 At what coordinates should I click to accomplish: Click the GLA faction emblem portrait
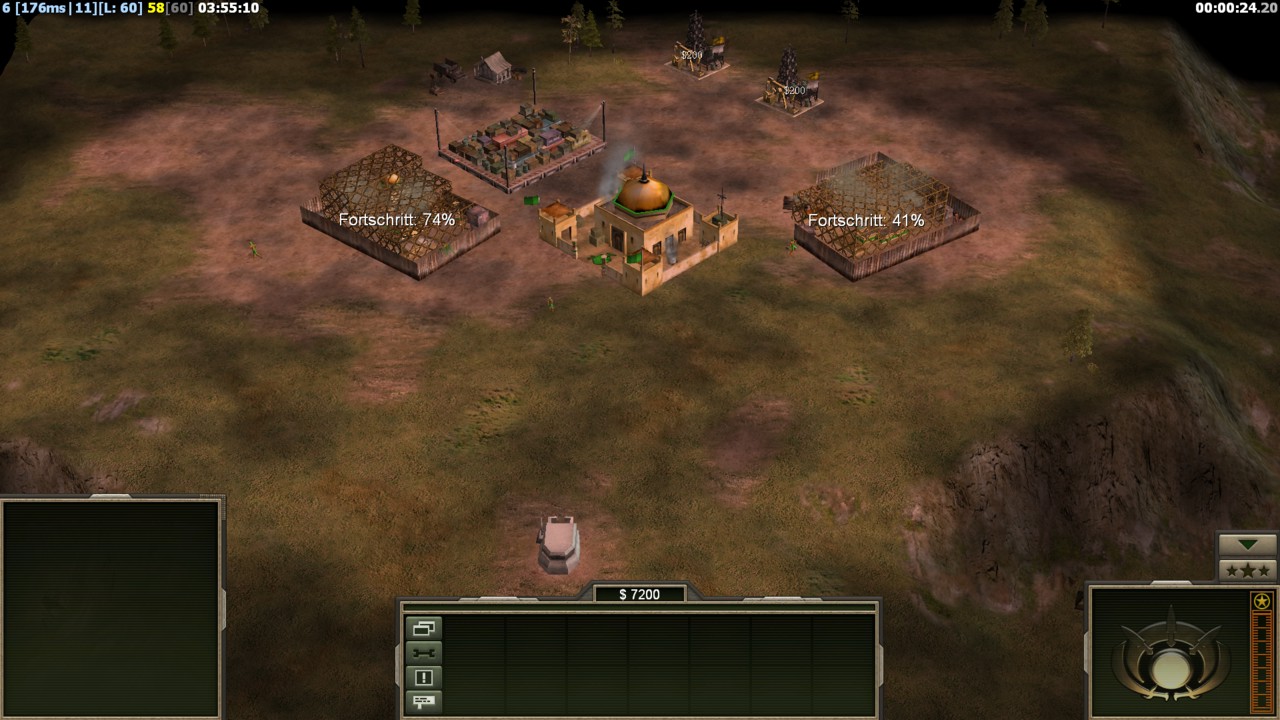(x=1167, y=653)
